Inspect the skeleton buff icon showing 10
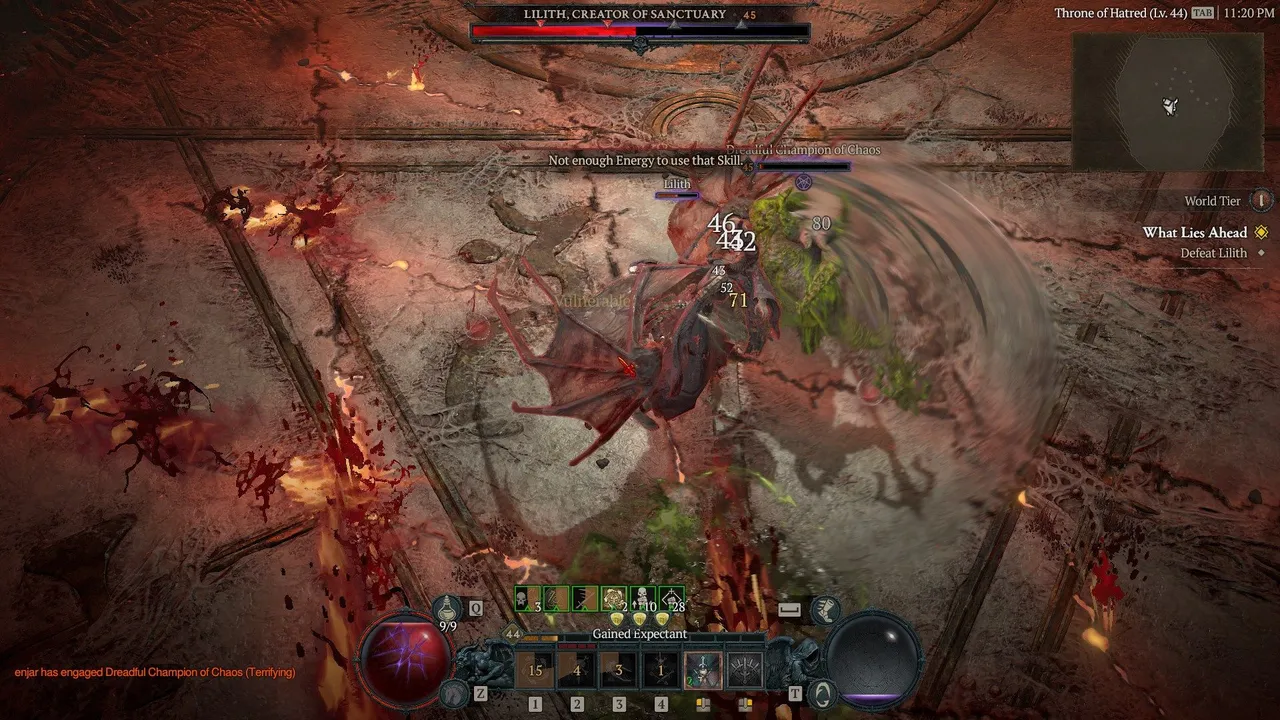Screen dimensions: 1280x720 pyautogui.click(x=644, y=599)
